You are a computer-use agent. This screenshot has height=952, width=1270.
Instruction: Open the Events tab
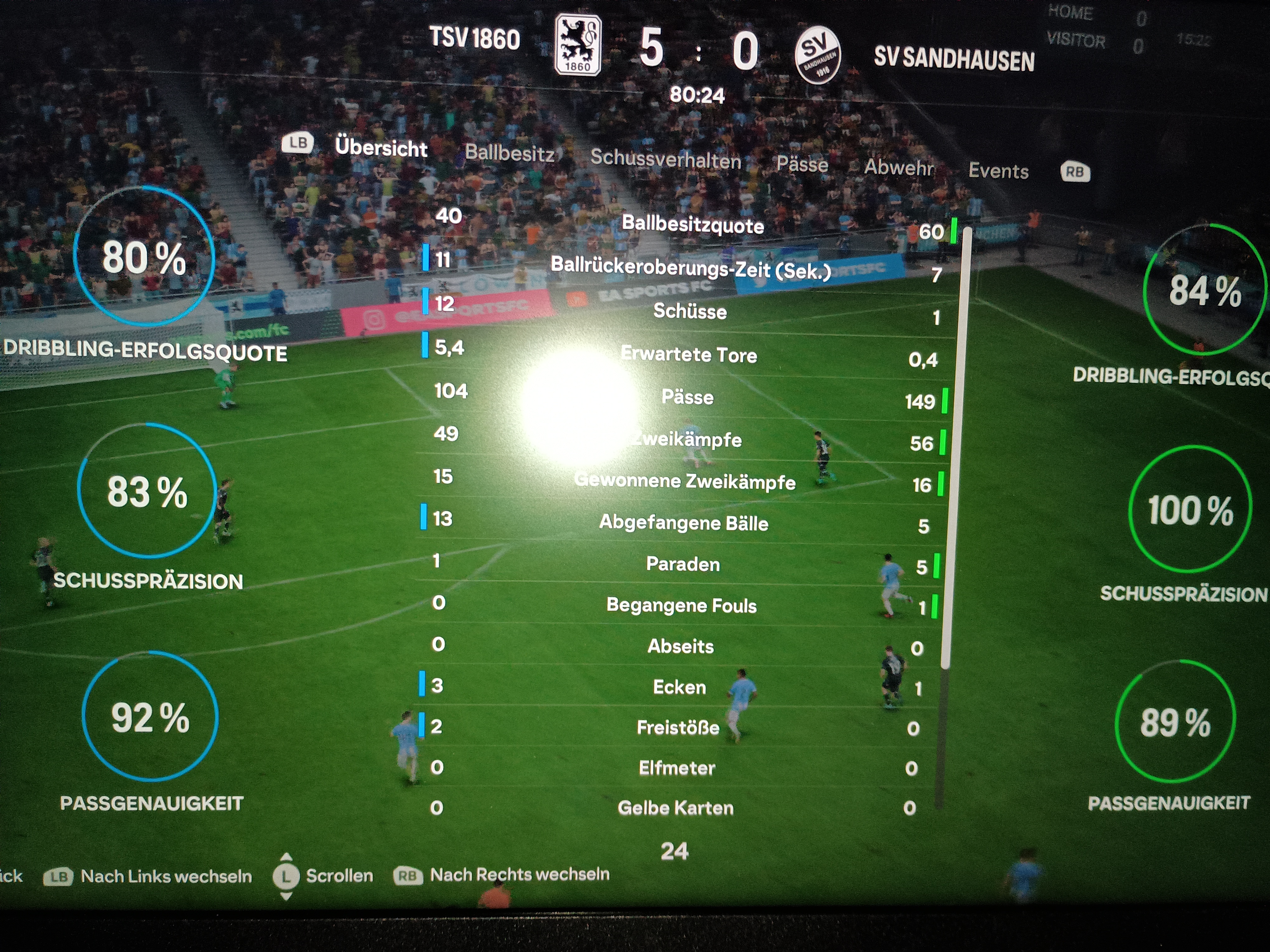pyautogui.click(x=998, y=171)
